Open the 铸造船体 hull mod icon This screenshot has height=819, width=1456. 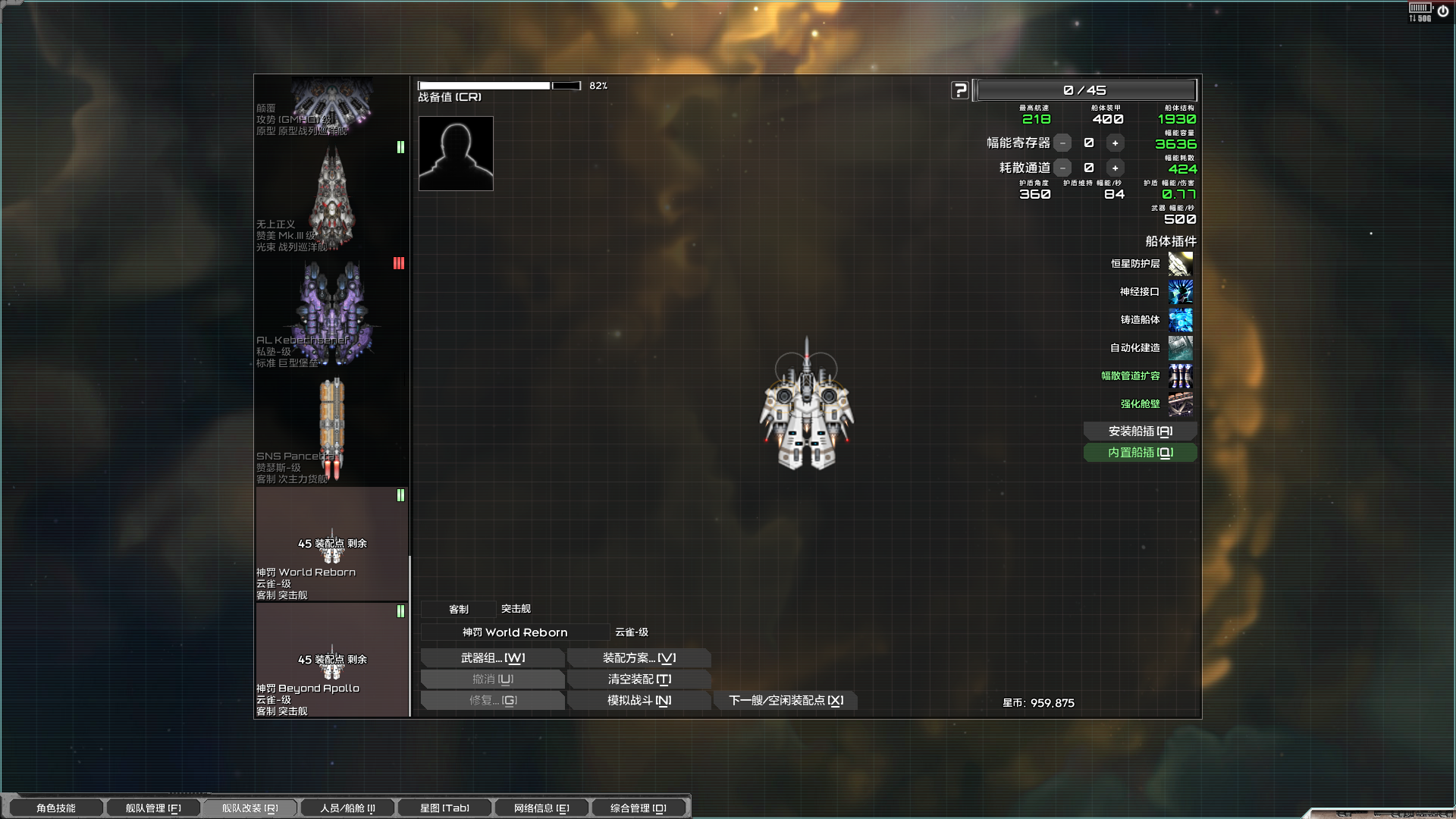pos(1181,320)
